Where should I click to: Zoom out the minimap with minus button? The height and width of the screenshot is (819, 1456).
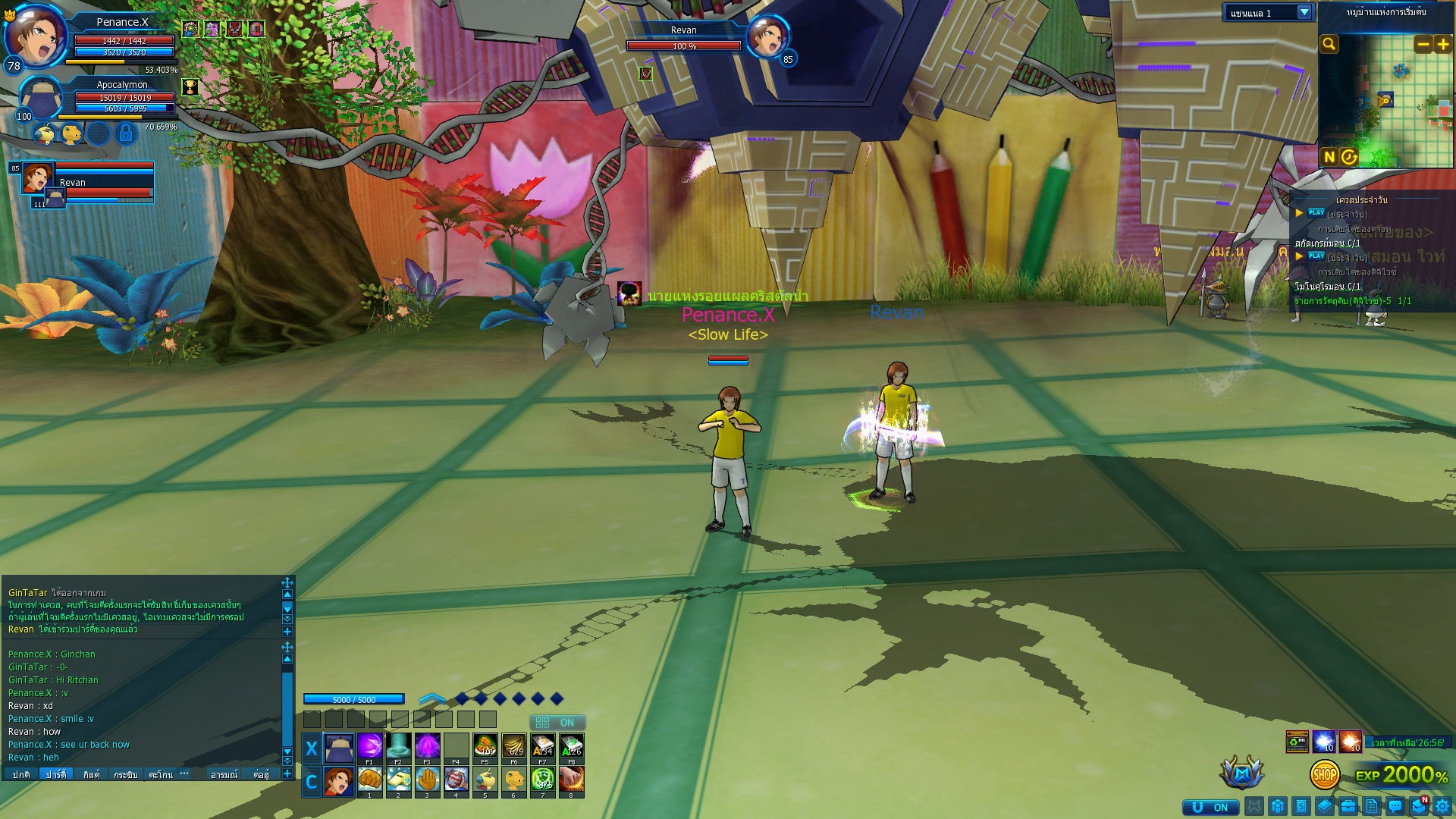(x=1423, y=45)
